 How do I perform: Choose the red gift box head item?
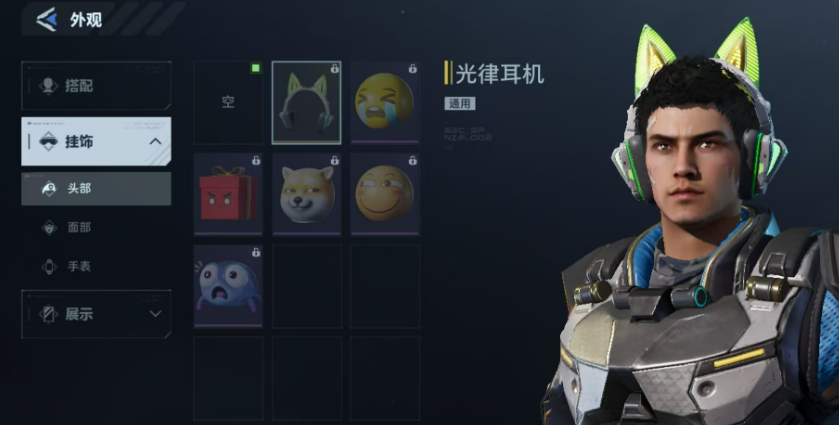point(228,194)
